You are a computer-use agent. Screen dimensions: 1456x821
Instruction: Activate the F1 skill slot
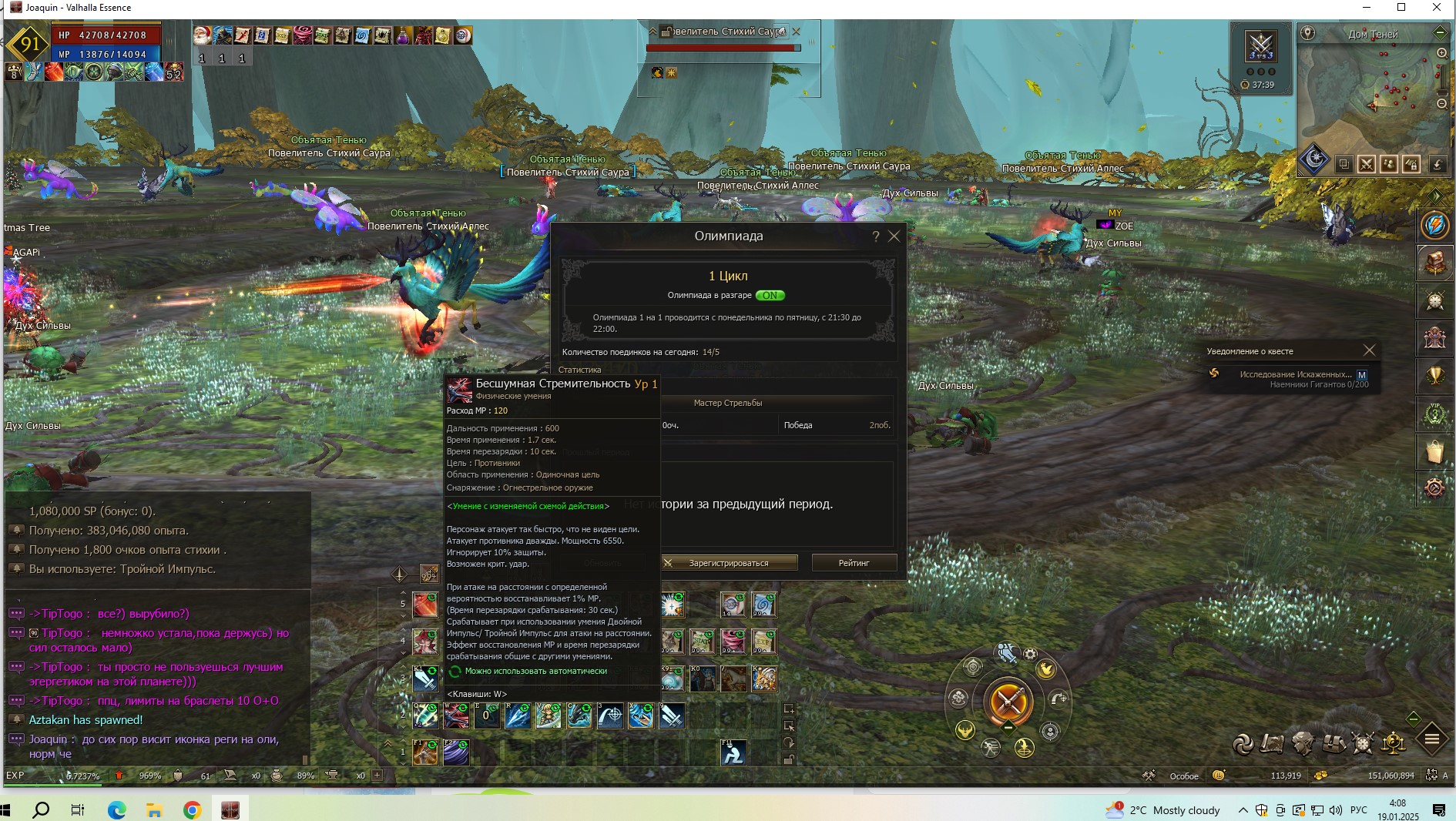425,752
